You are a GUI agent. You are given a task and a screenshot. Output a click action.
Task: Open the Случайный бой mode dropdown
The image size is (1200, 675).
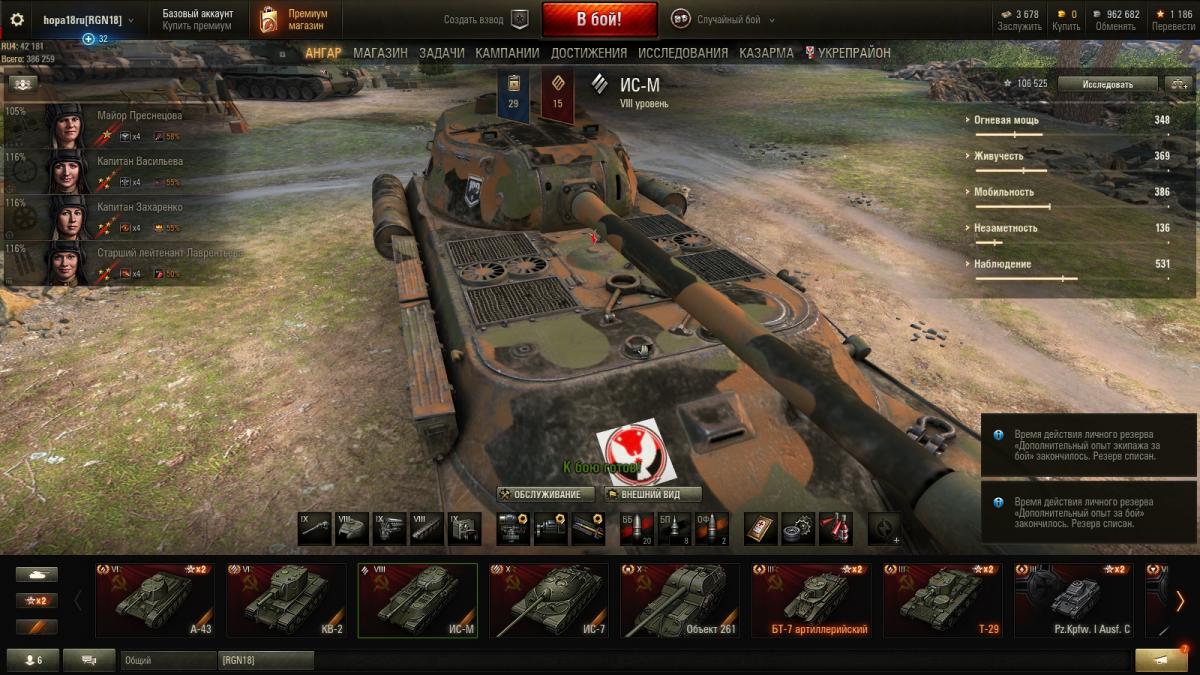point(723,20)
